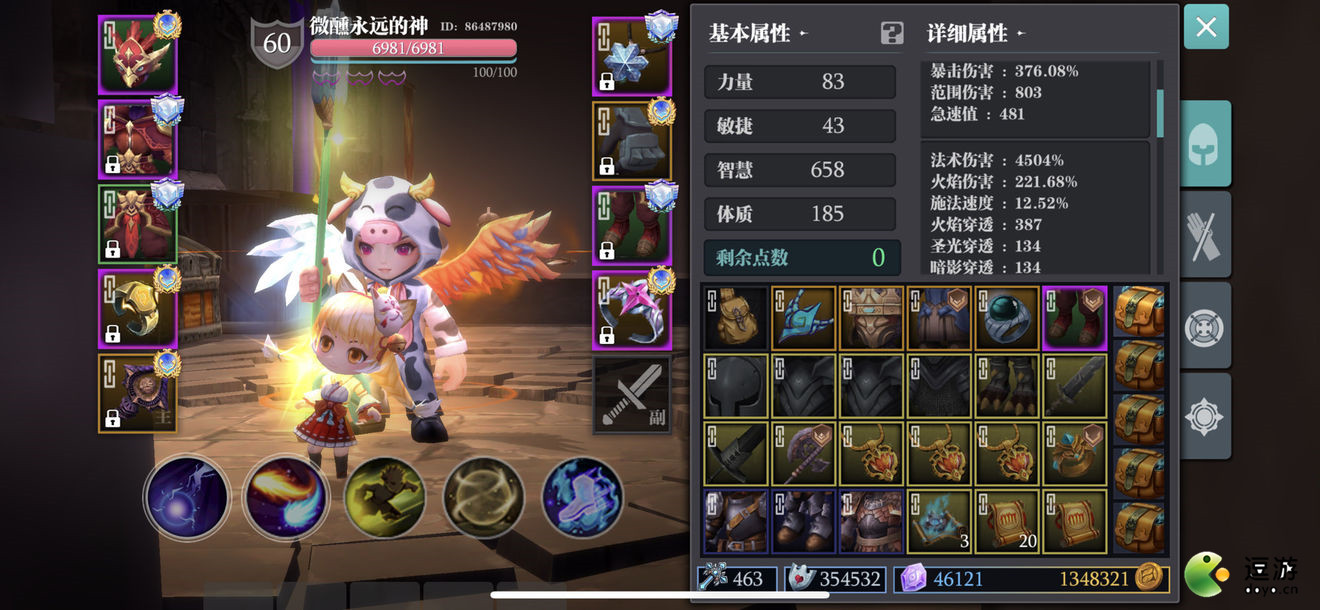The height and width of the screenshot is (610, 1320).
Task: Switch to the helmet equipment tab
Action: point(1205,145)
